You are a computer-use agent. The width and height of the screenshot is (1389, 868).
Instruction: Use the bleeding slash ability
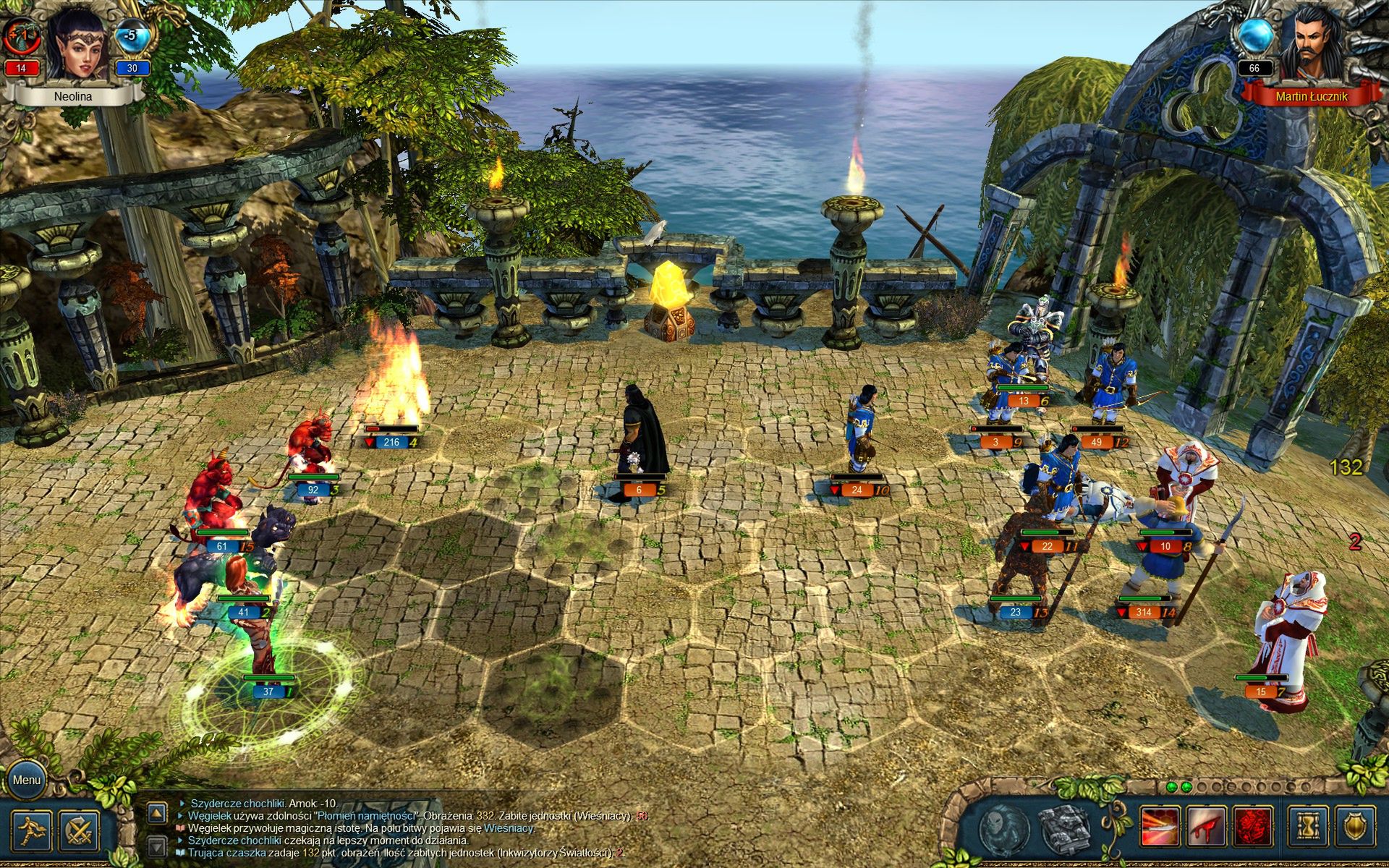coord(1206,827)
